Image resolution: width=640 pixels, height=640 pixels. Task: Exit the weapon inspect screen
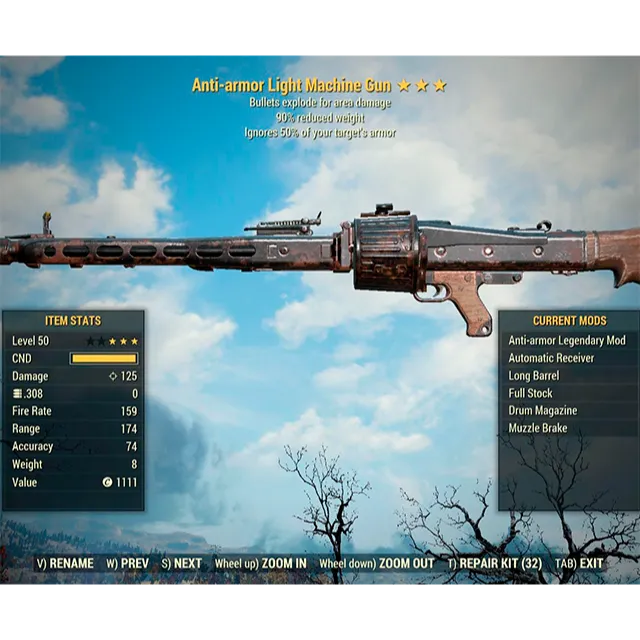click(x=580, y=563)
